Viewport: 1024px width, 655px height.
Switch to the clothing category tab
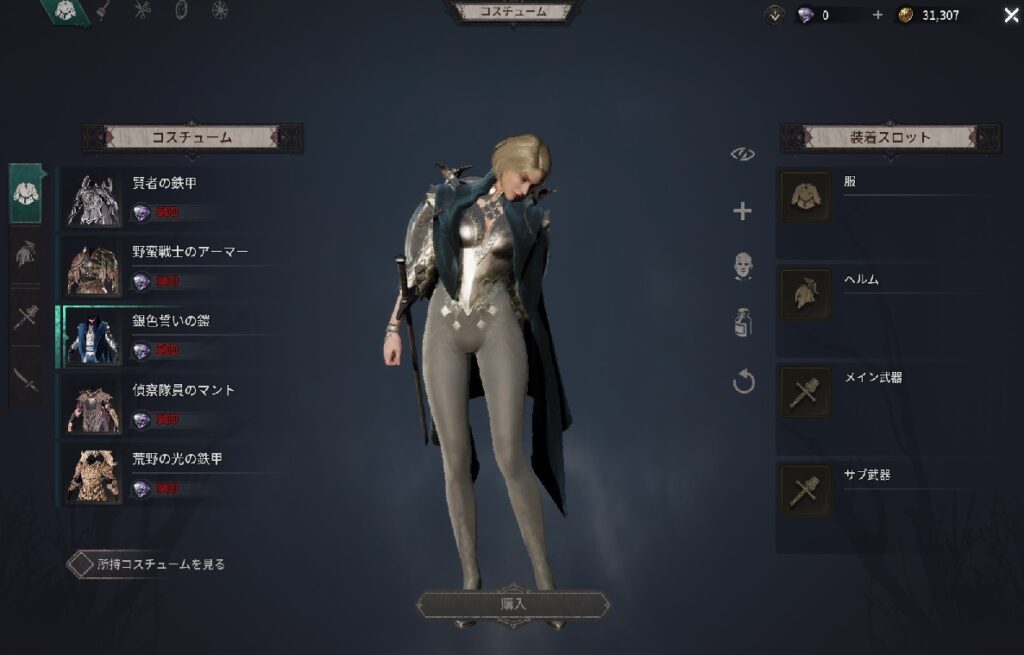pos(26,193)
